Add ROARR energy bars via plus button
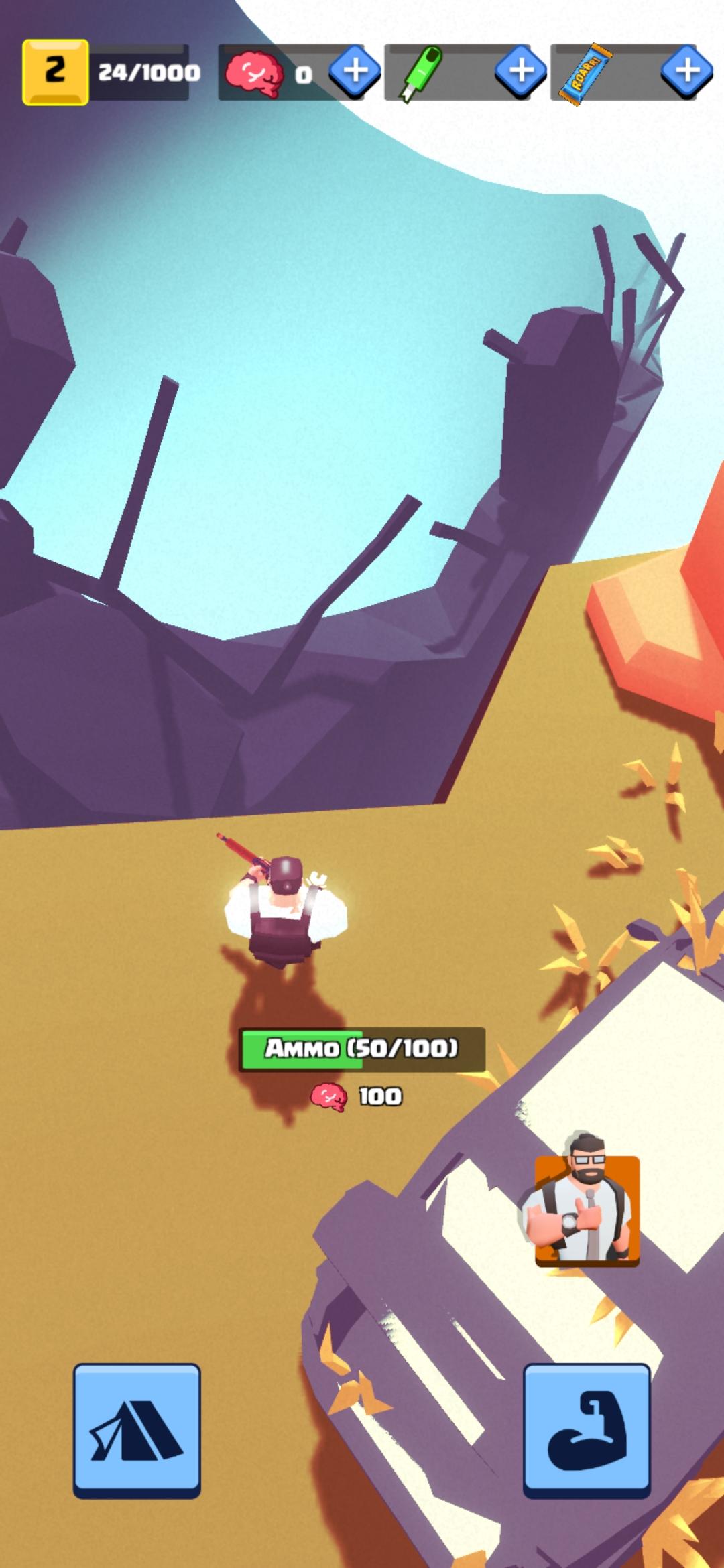Screen dimensions: 724x1568 click(686, 71)
